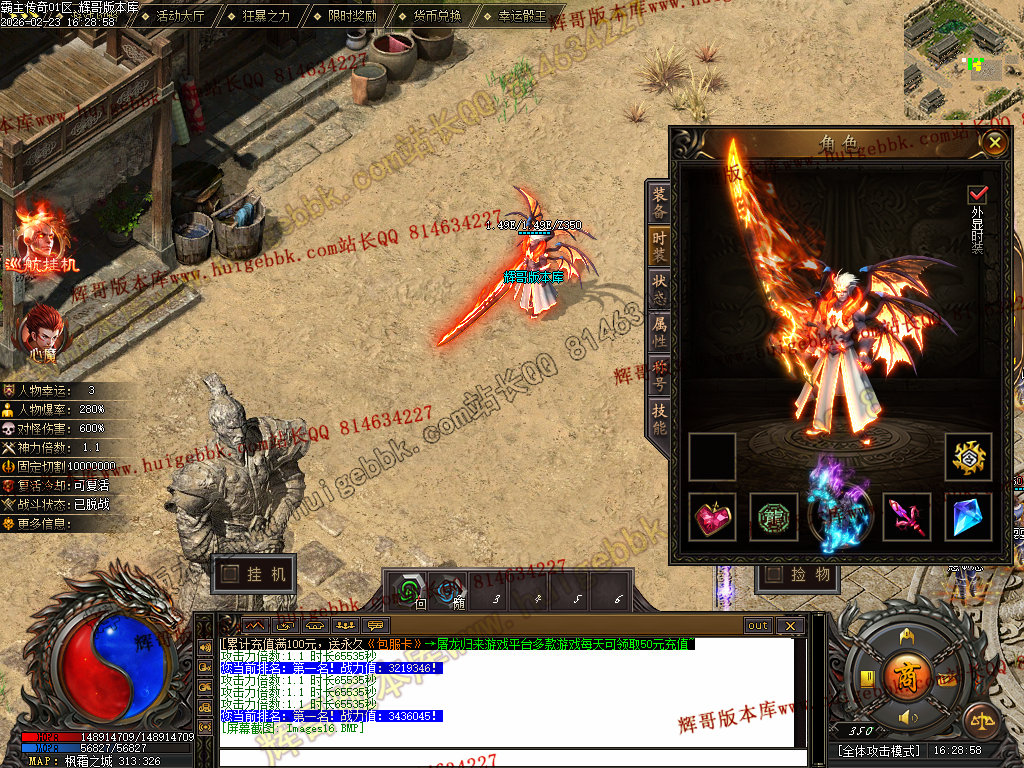Toggle the 拾物 auto-pickup button
The image size is (1024, 768).
[x=798, y=574]
